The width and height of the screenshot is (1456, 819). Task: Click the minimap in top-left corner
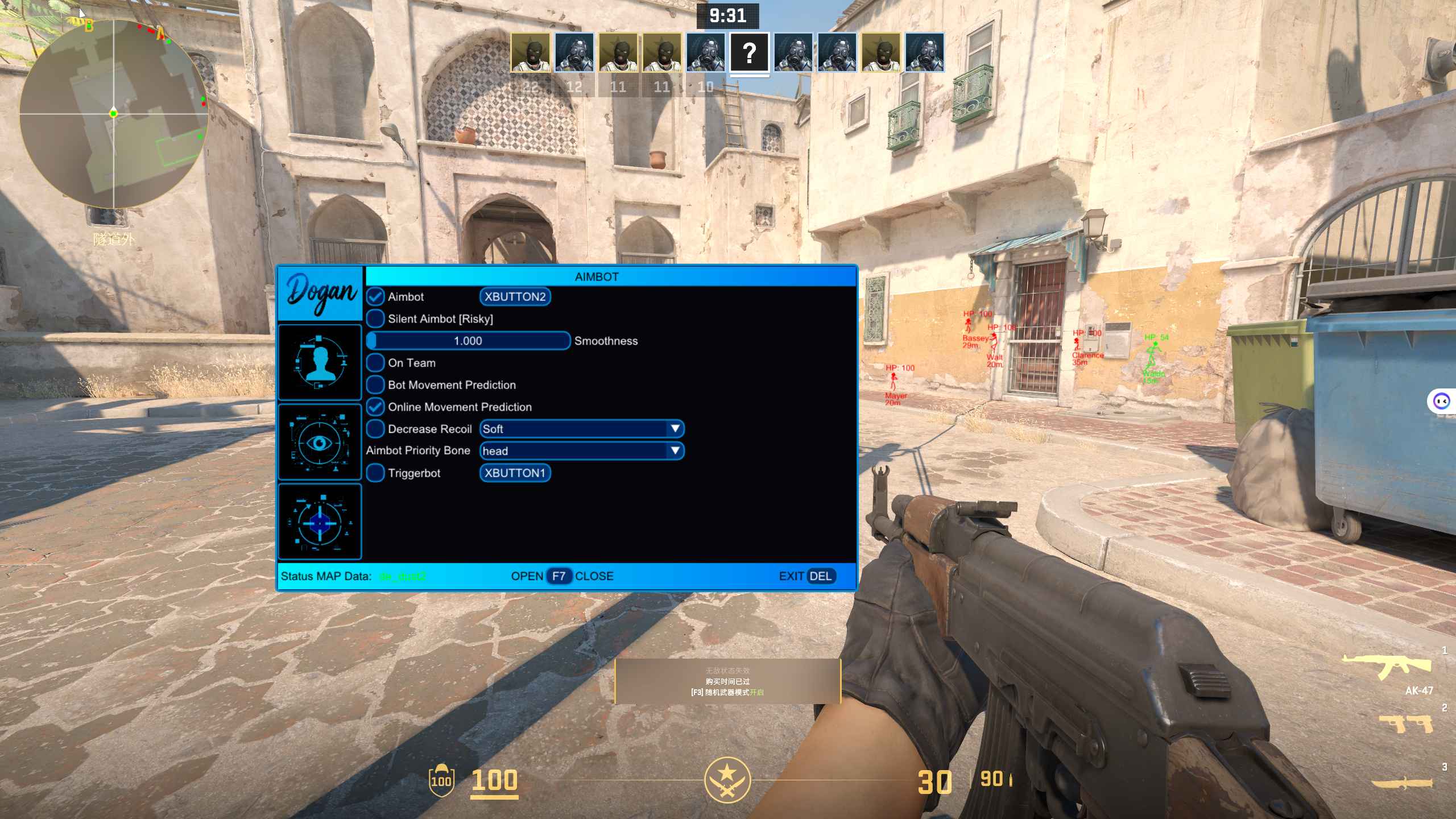[114, 114]
